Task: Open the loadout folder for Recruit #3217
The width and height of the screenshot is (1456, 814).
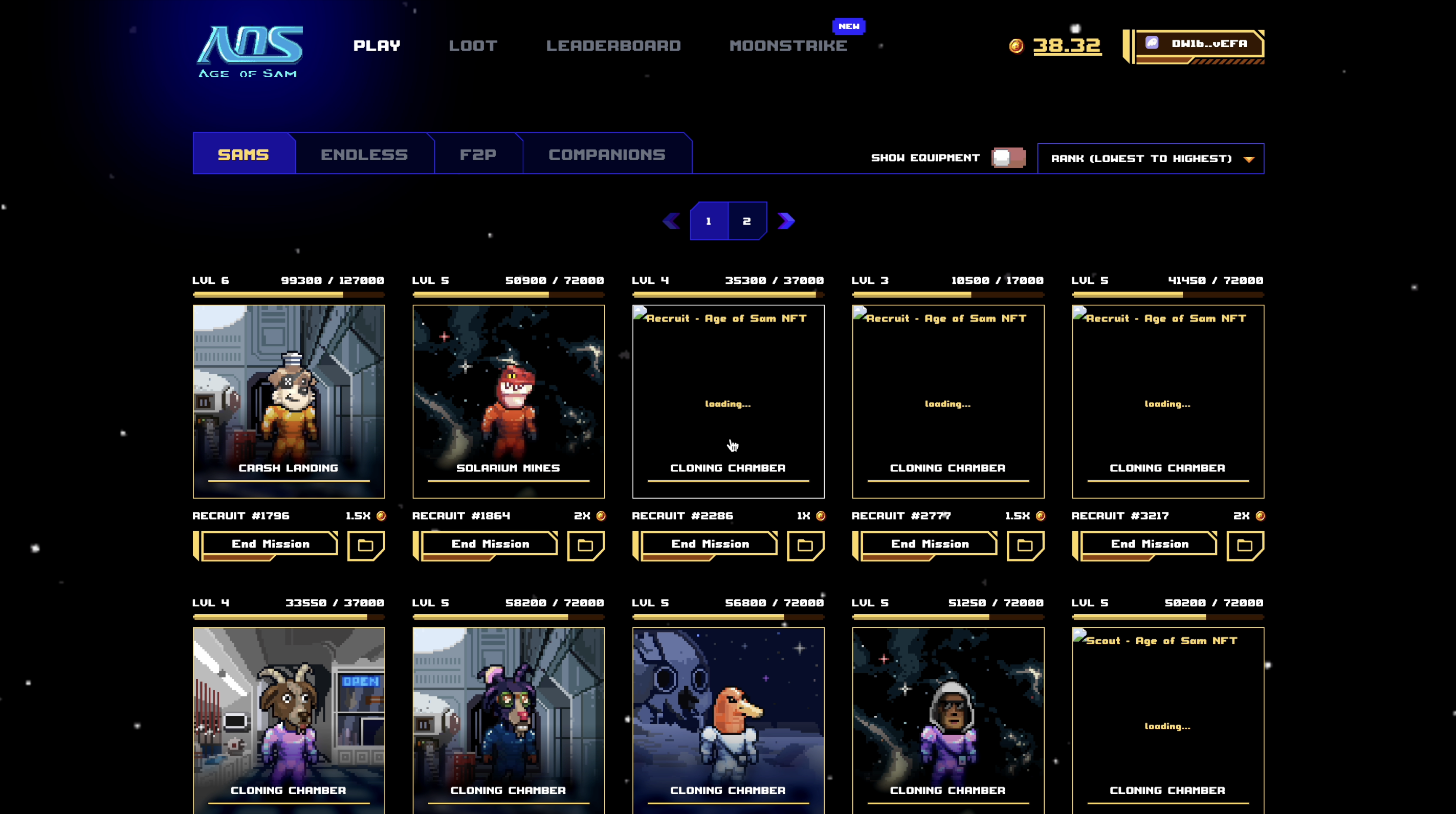Action: tap(1245, 545)
